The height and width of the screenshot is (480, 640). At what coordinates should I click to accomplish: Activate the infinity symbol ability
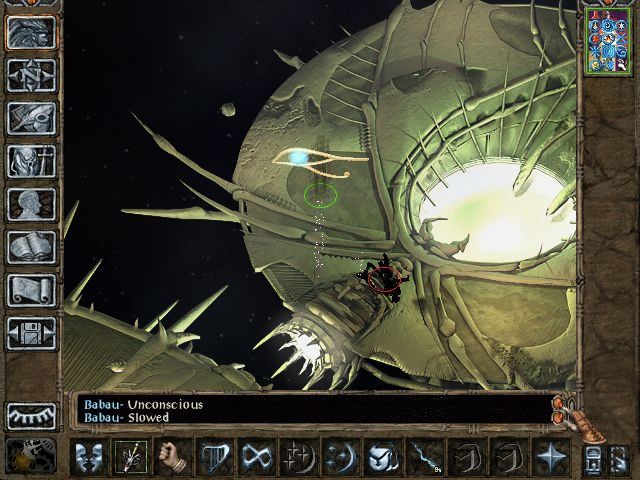(x=258, y=456)
